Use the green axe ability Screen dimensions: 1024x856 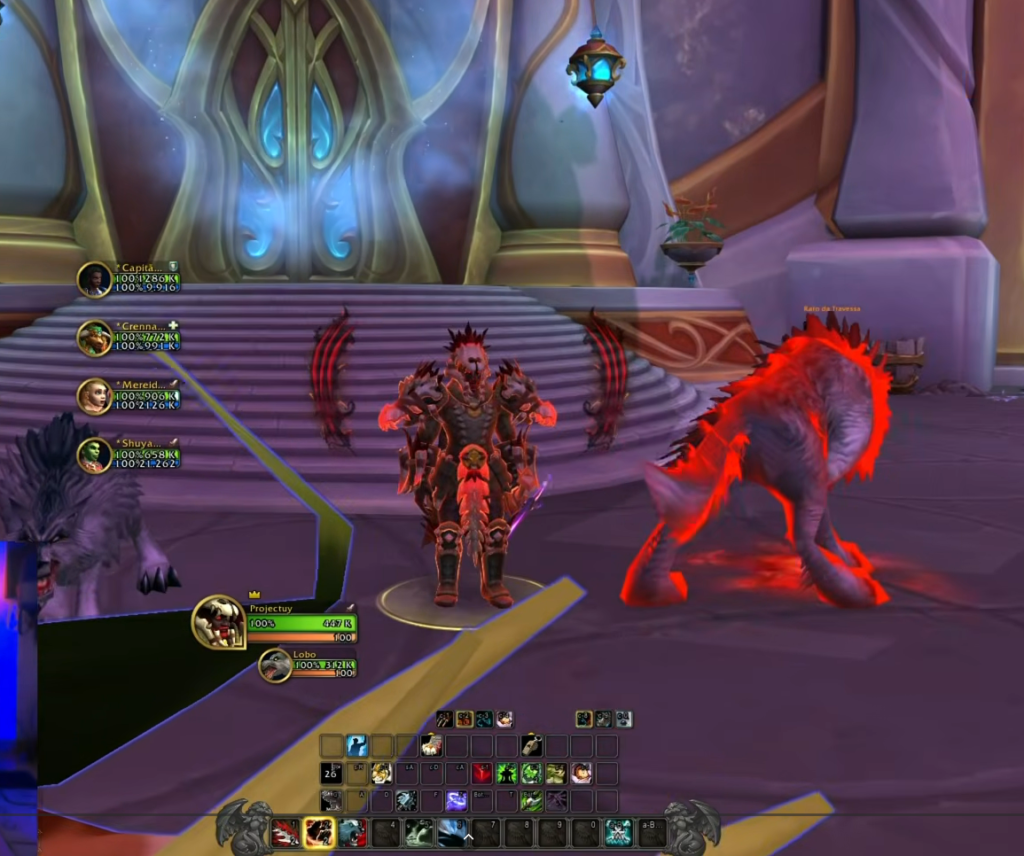(531, 800)
